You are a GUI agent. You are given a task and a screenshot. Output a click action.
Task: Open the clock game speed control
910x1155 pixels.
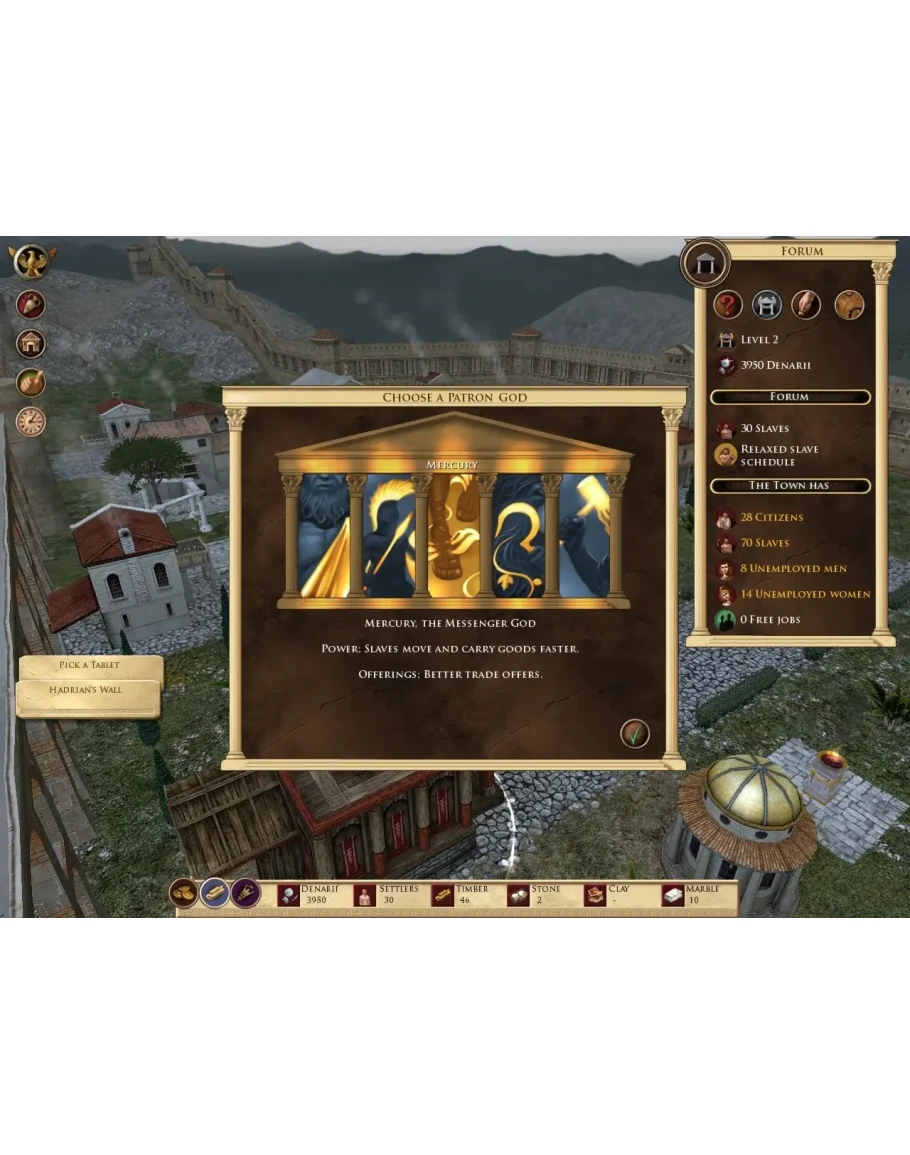tap(31, 422)
